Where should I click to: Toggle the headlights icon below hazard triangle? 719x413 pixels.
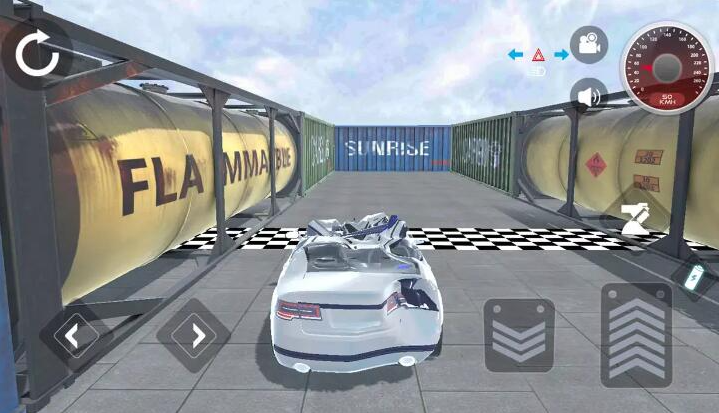click(538, 72)
